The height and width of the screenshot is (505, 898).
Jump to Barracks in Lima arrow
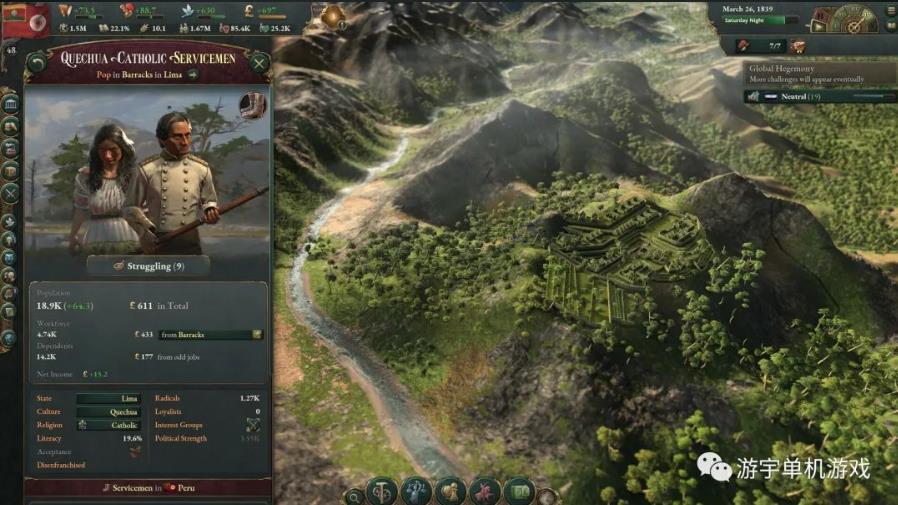[193, 75]
